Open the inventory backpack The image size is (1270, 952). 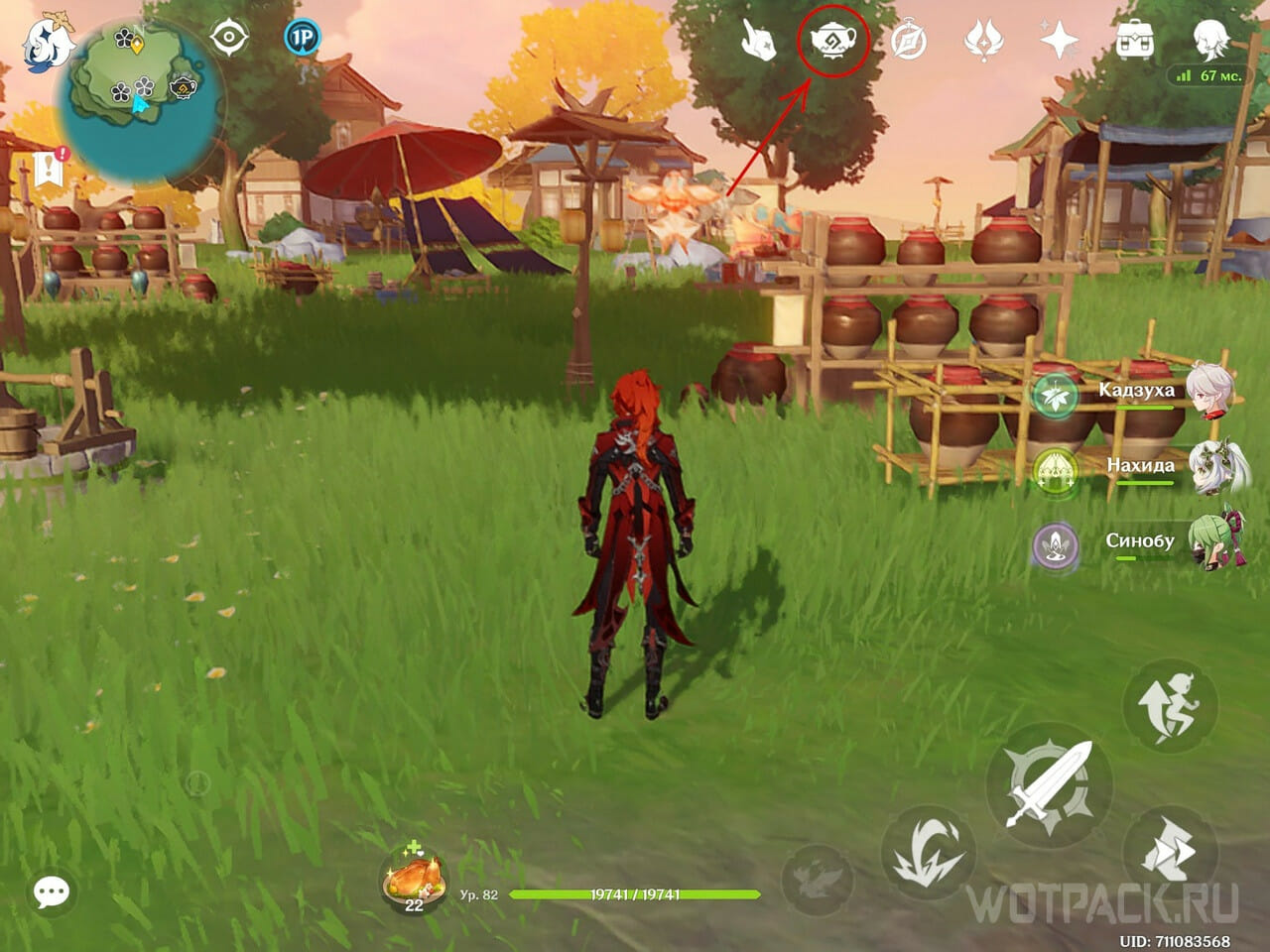coord(1134,42)
